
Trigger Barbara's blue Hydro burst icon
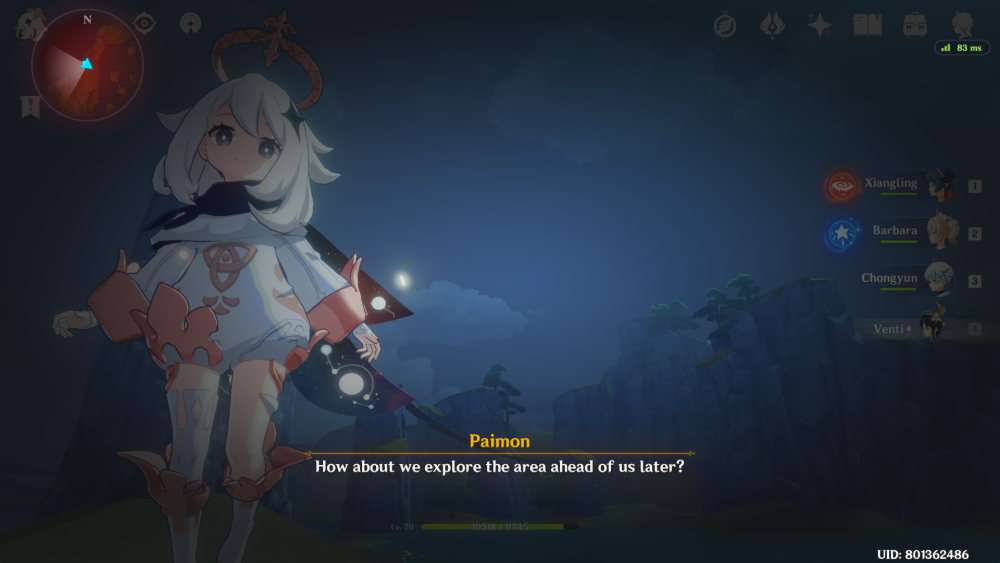(840, 234)
